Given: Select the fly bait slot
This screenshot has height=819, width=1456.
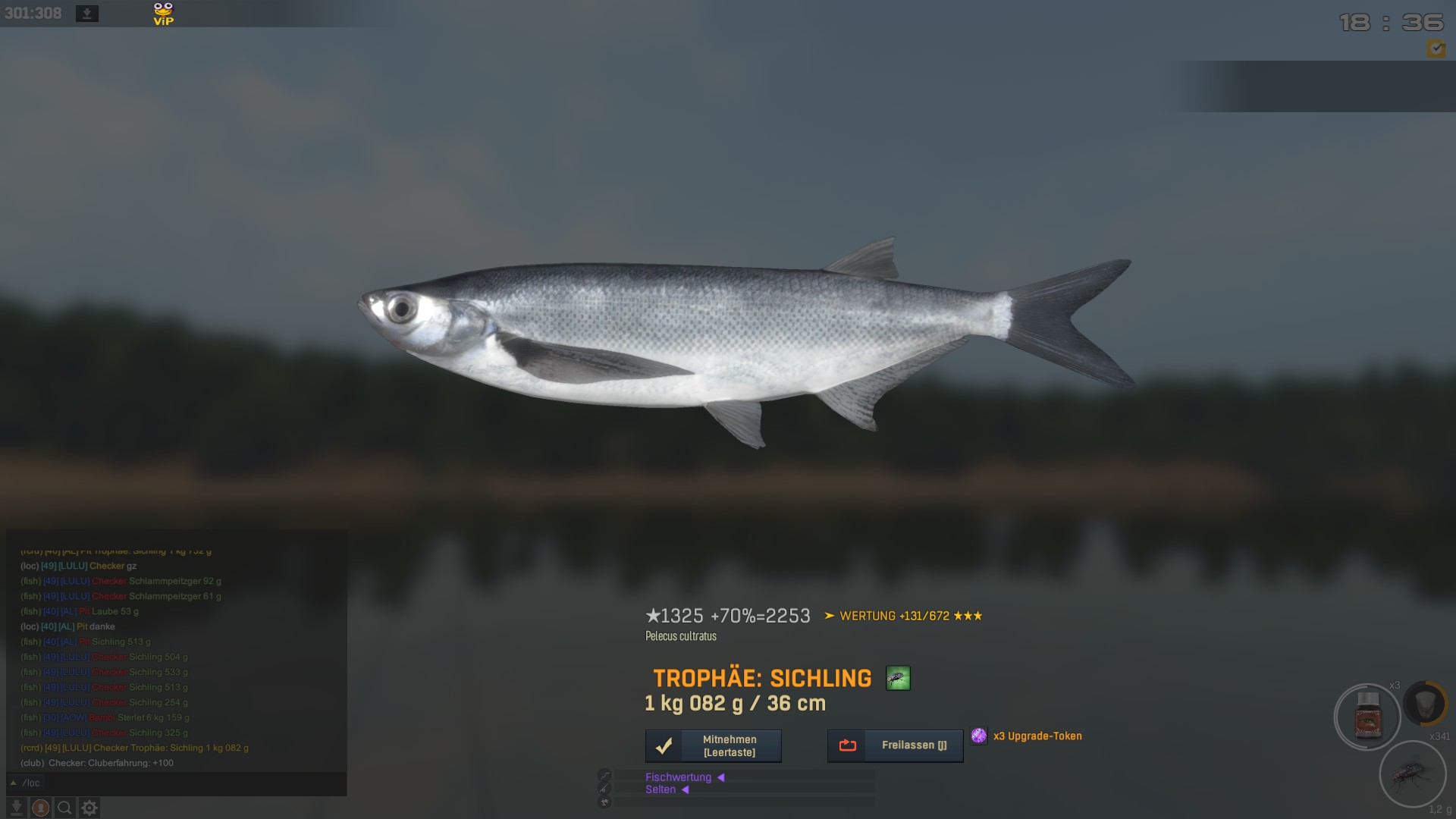Looking at the screenshot, I should point(1412,775).
